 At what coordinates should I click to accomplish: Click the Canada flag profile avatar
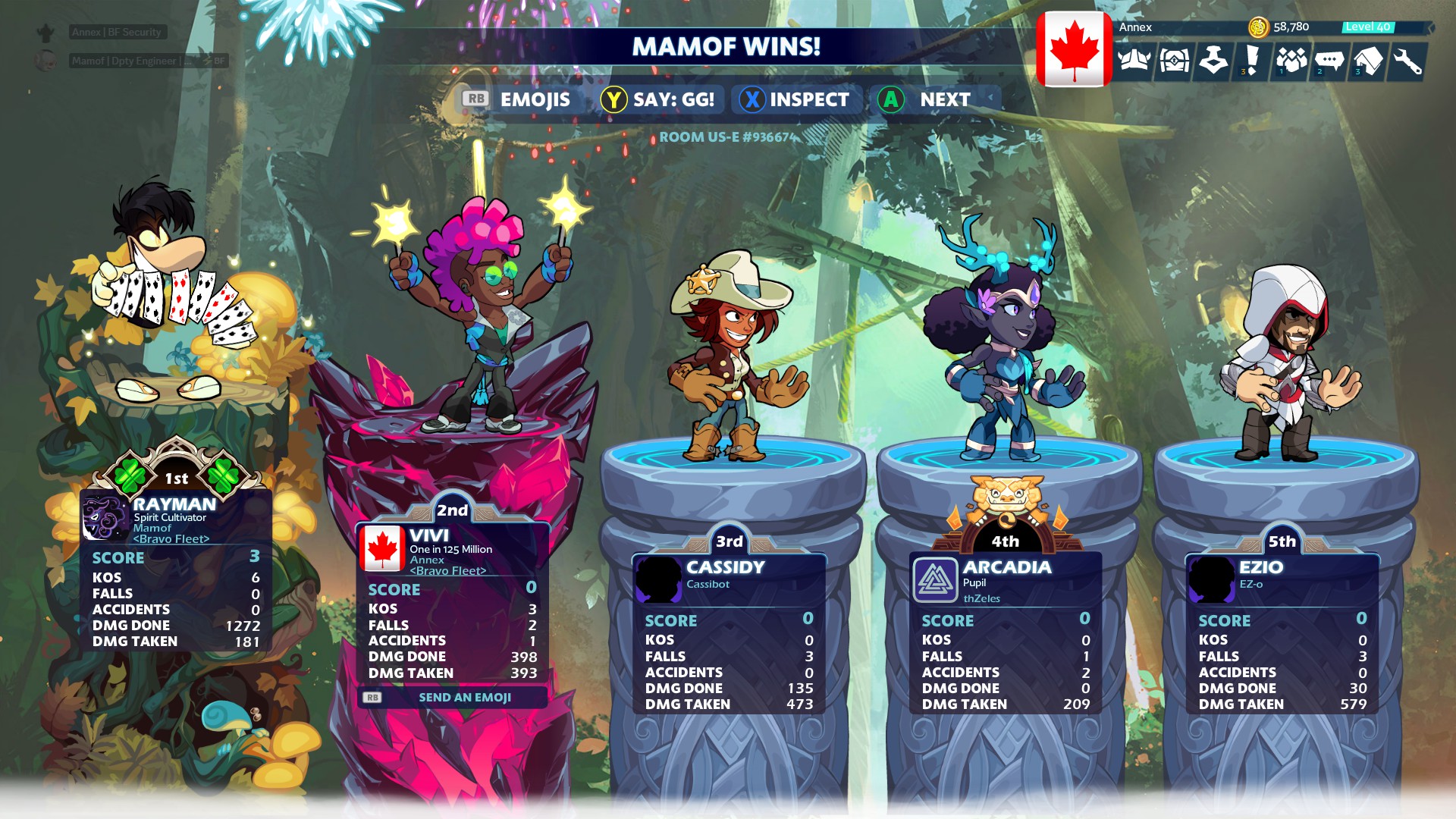click(1074, 49)
